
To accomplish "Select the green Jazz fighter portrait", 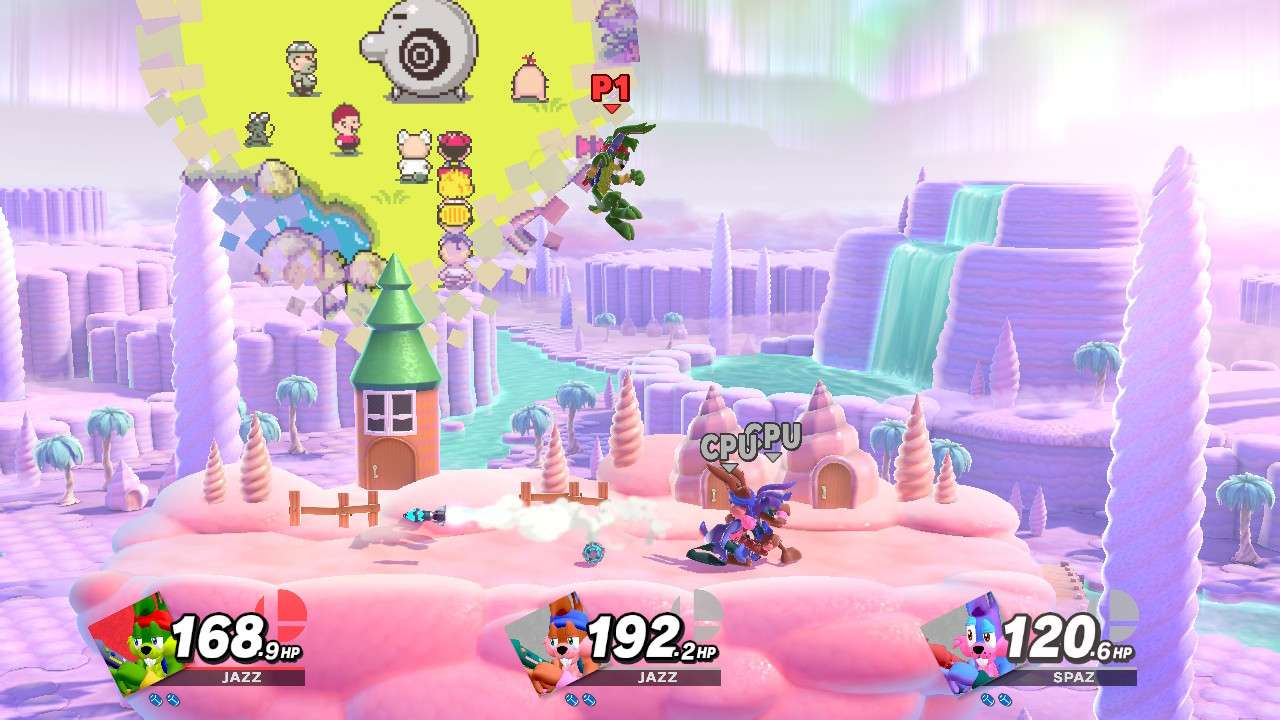I will tap(135, 645).
